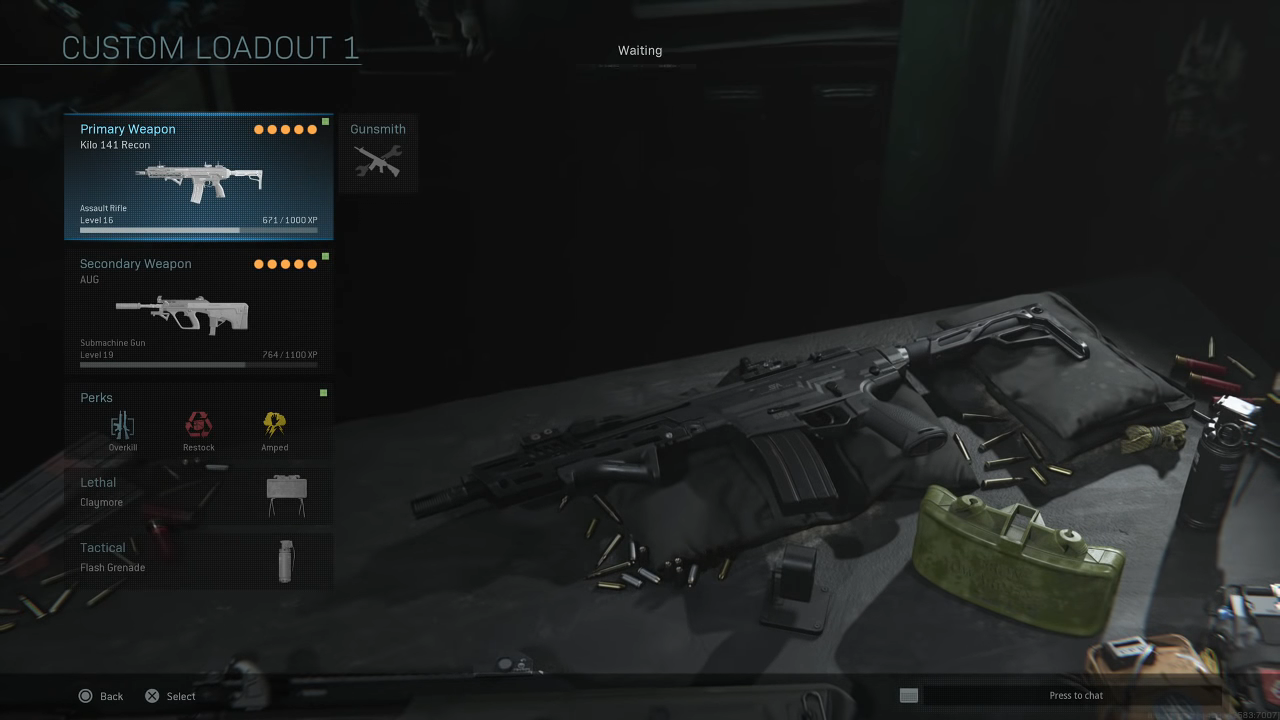The width and height of the screenshot is (1280, 720).
Task: Choose the Secondary Weapon AUG slot
Action: tap(198, 311)
